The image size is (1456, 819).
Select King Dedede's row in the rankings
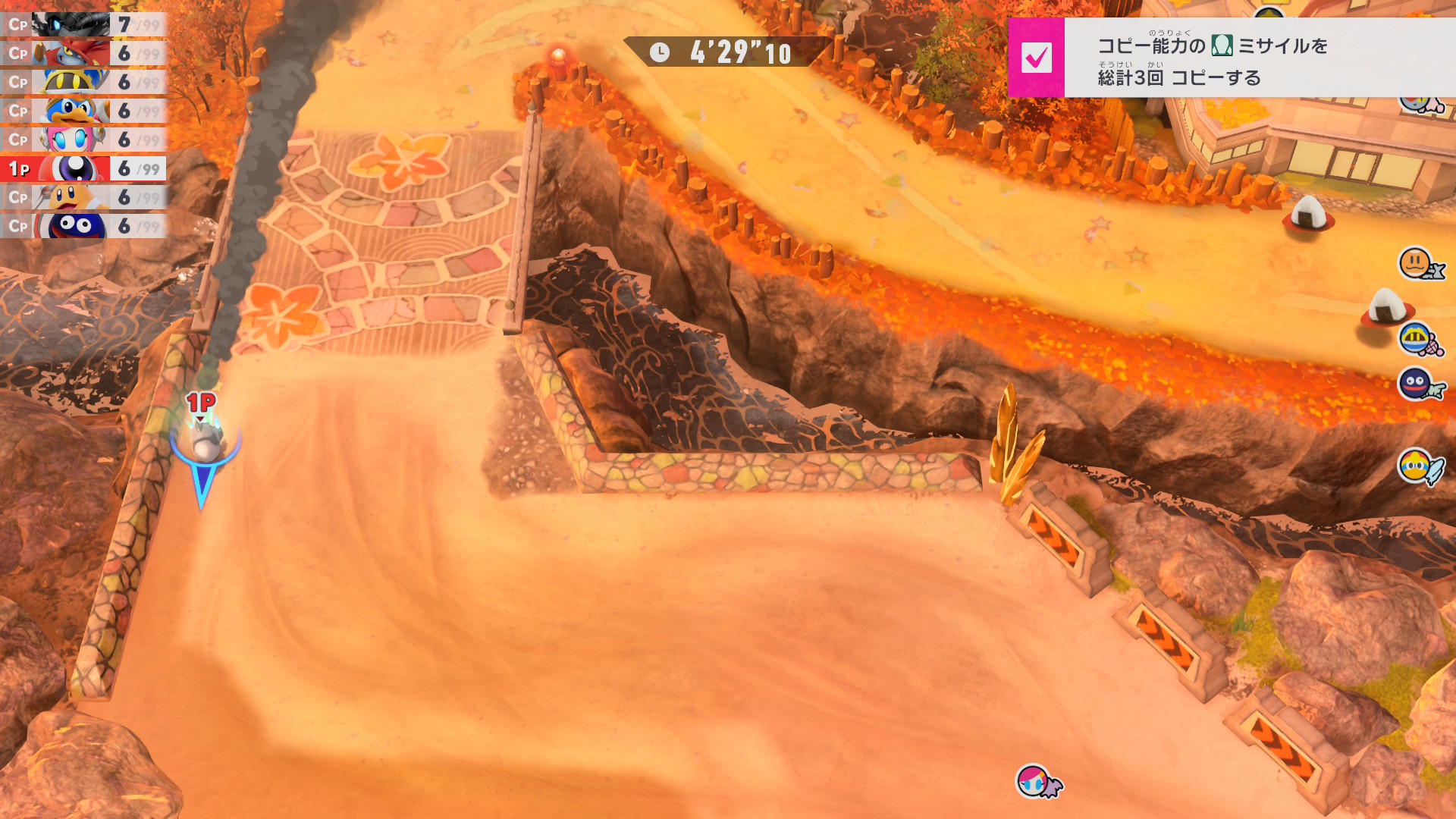(x=83, y=111)
